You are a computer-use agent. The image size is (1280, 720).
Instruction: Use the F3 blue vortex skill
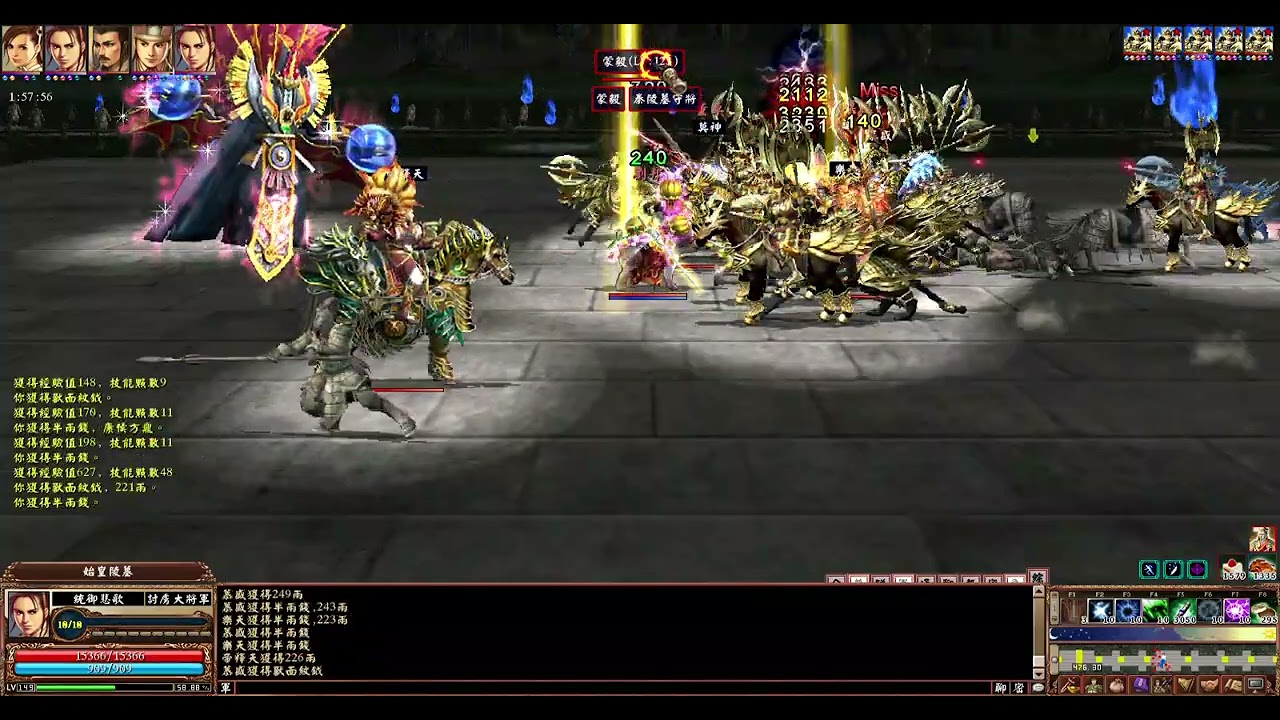coord(1128,609)
